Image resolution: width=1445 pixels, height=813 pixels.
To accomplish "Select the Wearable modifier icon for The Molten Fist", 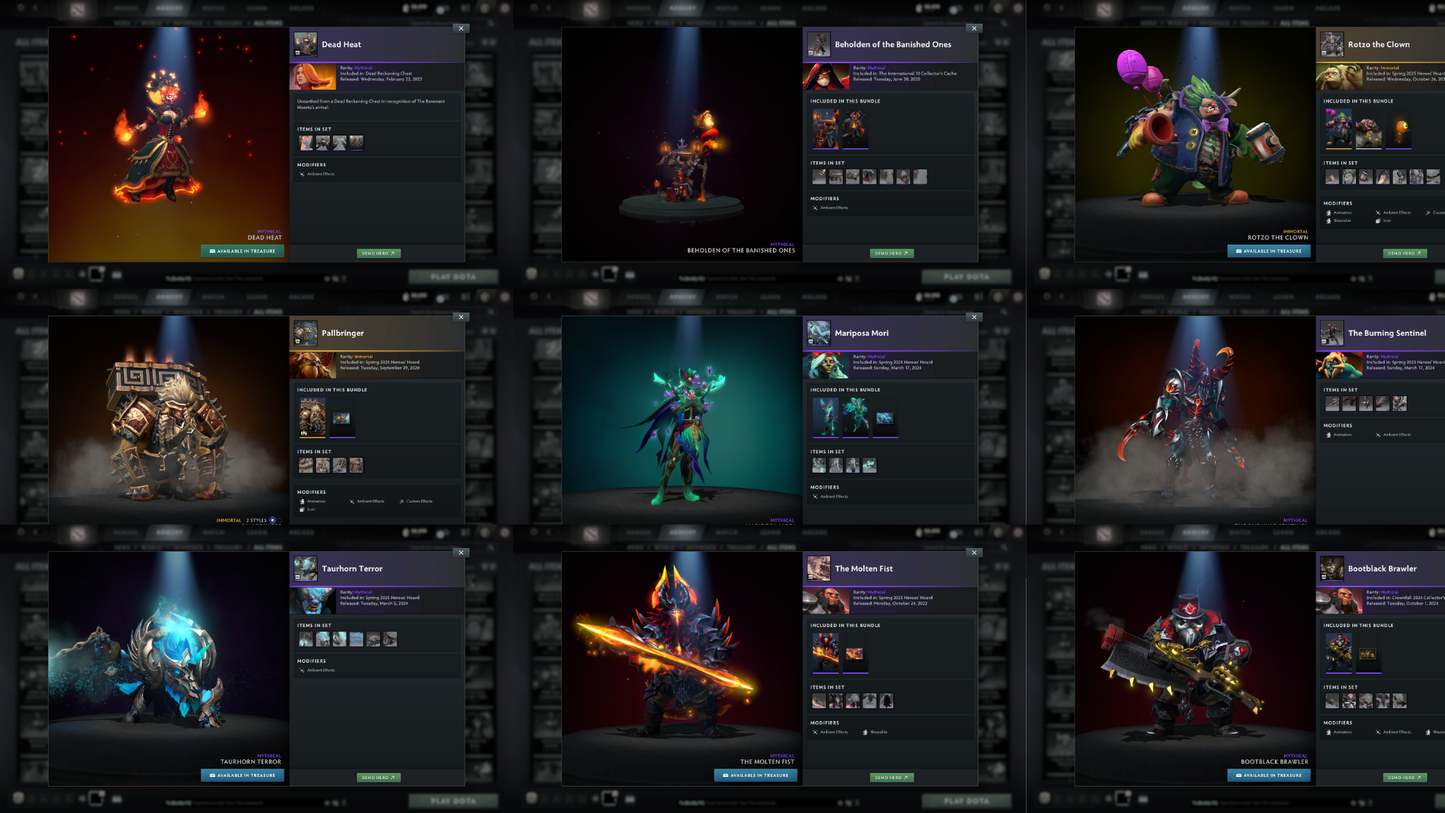I will coord(865,732).
